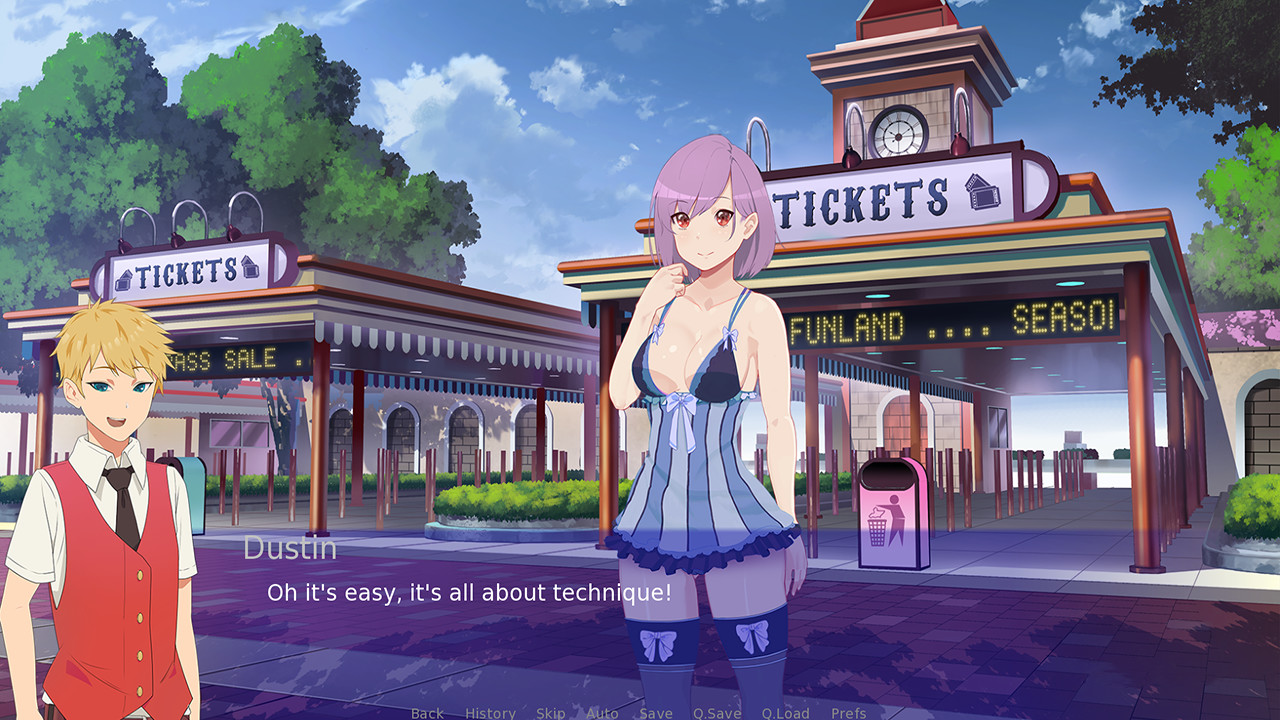Open the Save screen
The image size is (1280, 720).
[656, 710]
